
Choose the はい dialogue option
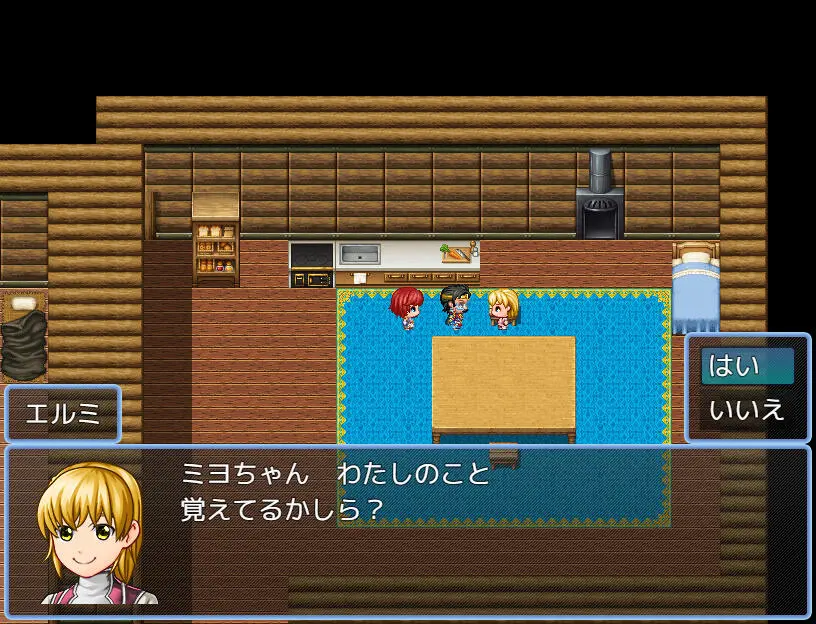(747, 366)
